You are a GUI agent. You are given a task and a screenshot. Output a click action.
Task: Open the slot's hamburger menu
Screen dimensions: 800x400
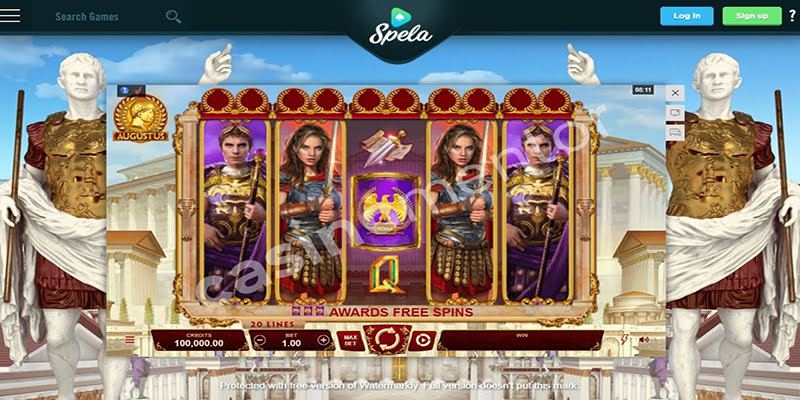pyautogui.click(x=129, y=340)
